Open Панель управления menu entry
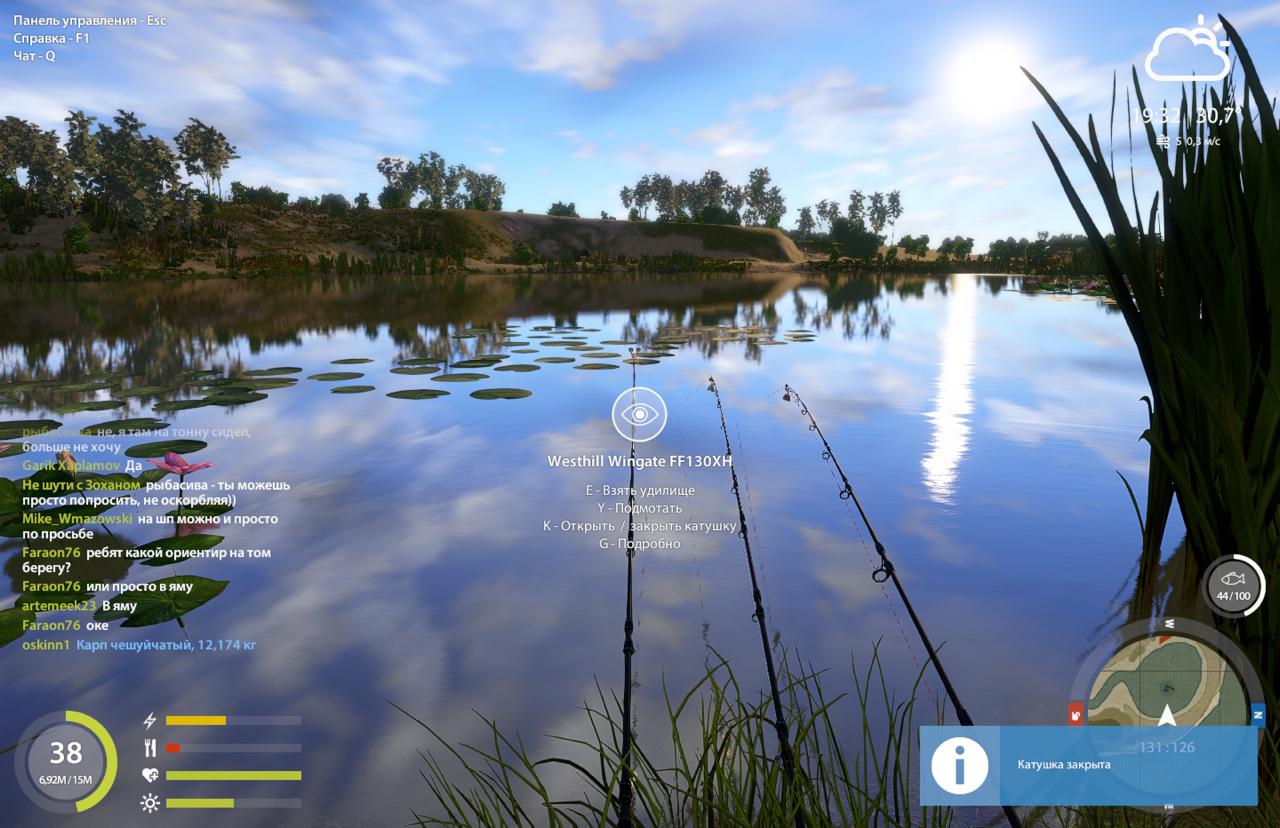Screen dimensions: 1280x828 pos(90,19)
